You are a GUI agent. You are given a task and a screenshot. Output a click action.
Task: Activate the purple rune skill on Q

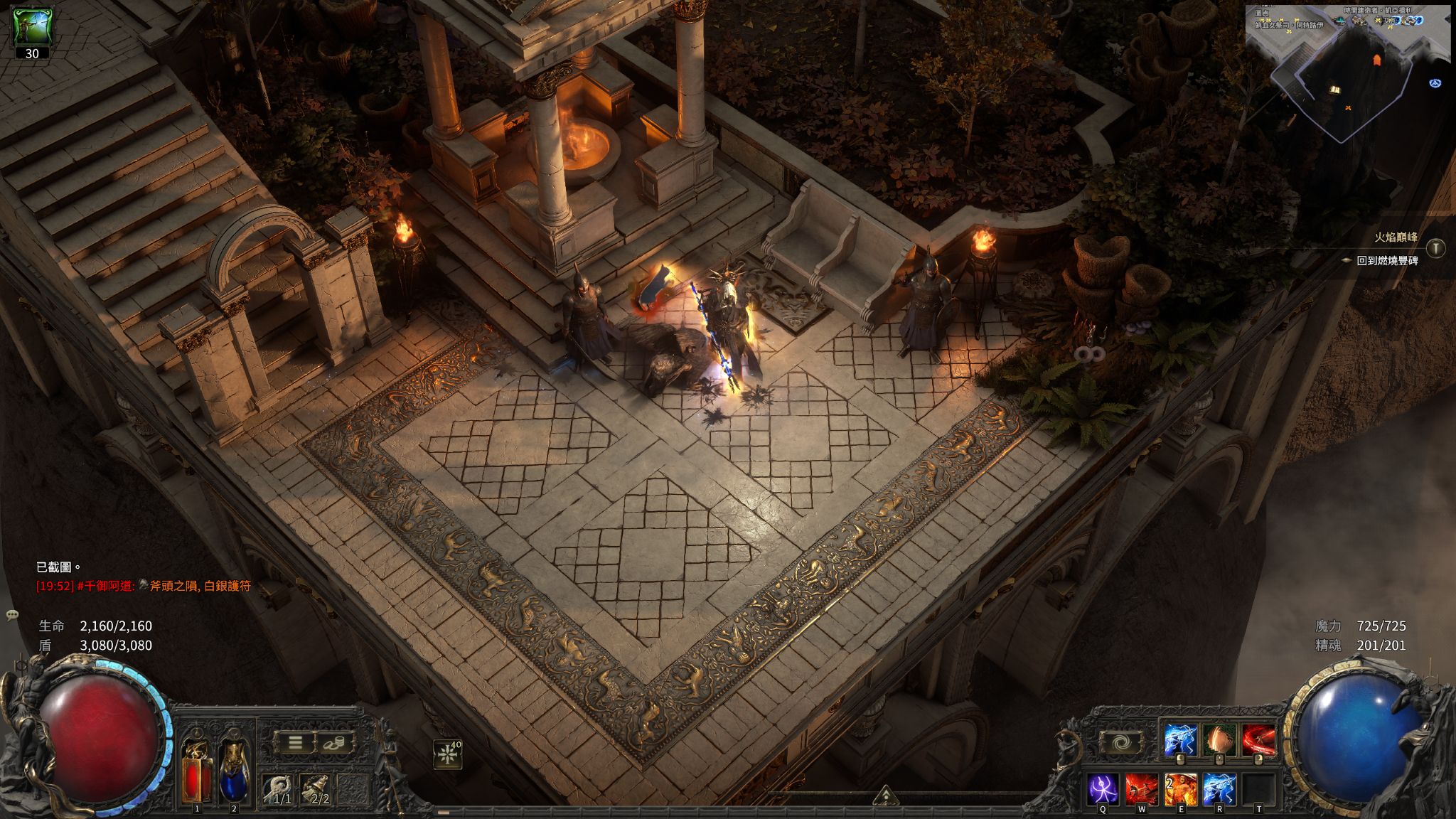(x=1103, y=790)
